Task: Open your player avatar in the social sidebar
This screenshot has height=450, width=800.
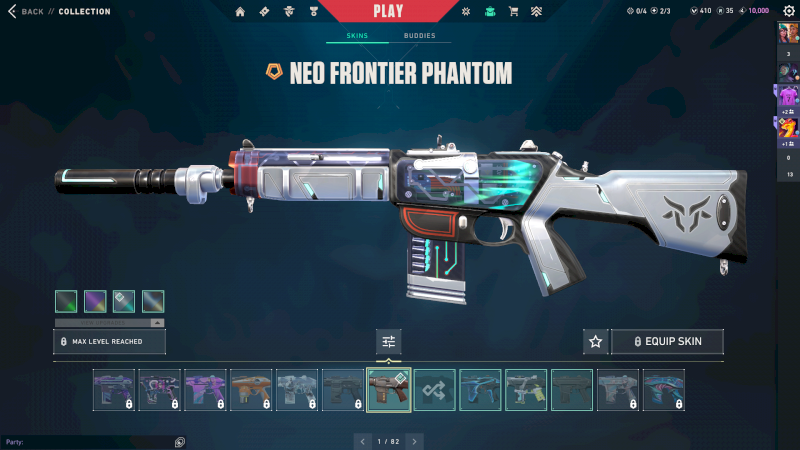Action: 788,33
